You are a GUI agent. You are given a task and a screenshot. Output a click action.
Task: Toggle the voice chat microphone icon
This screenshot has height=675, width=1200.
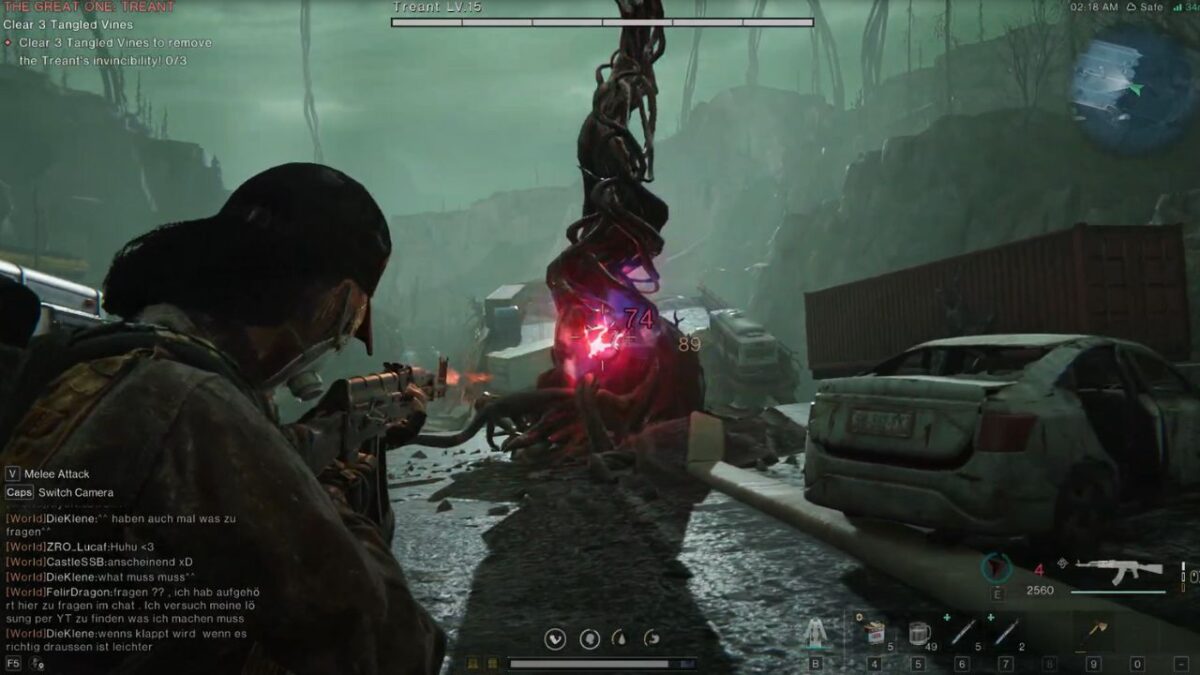click(37, 663)
